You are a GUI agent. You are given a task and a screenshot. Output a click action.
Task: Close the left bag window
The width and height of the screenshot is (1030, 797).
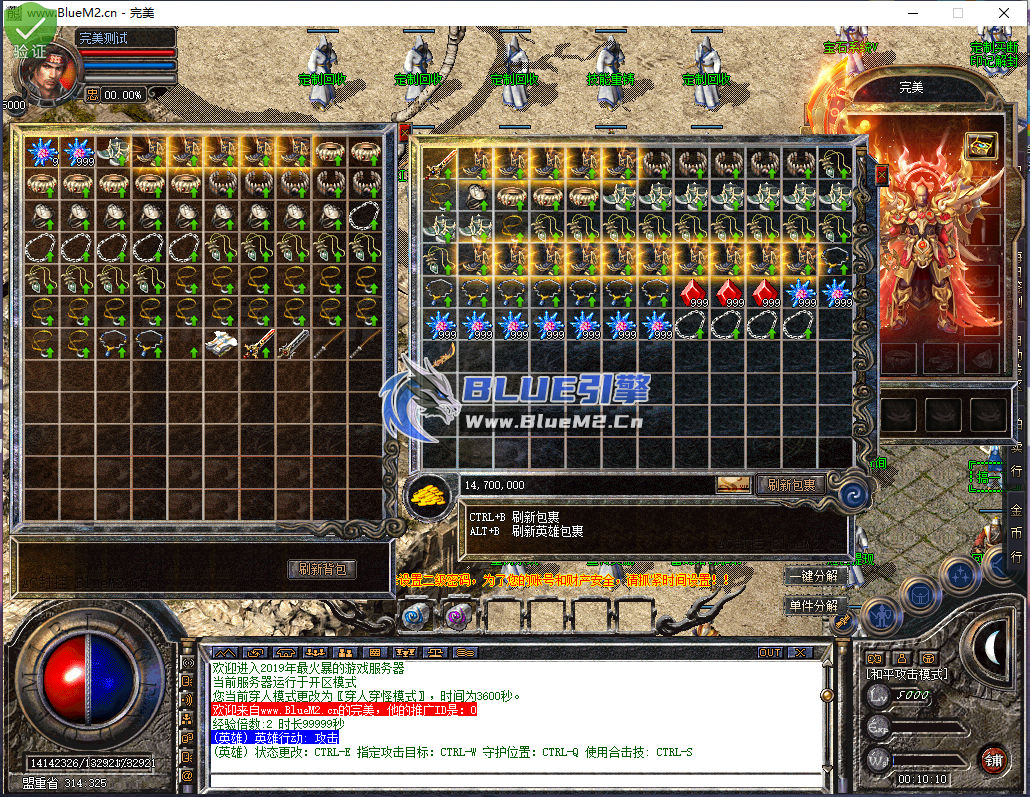(404, 131)
